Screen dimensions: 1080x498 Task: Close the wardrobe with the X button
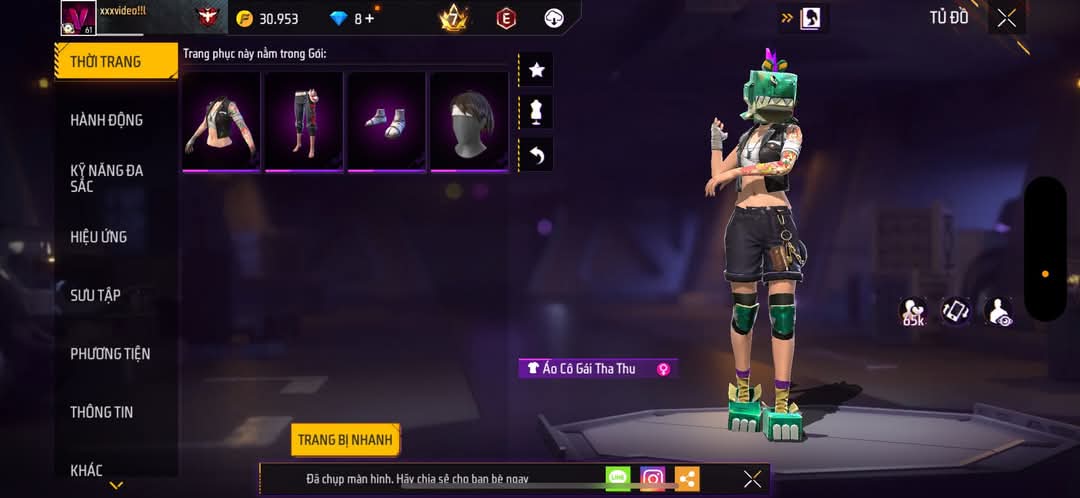coord(1006,18)
